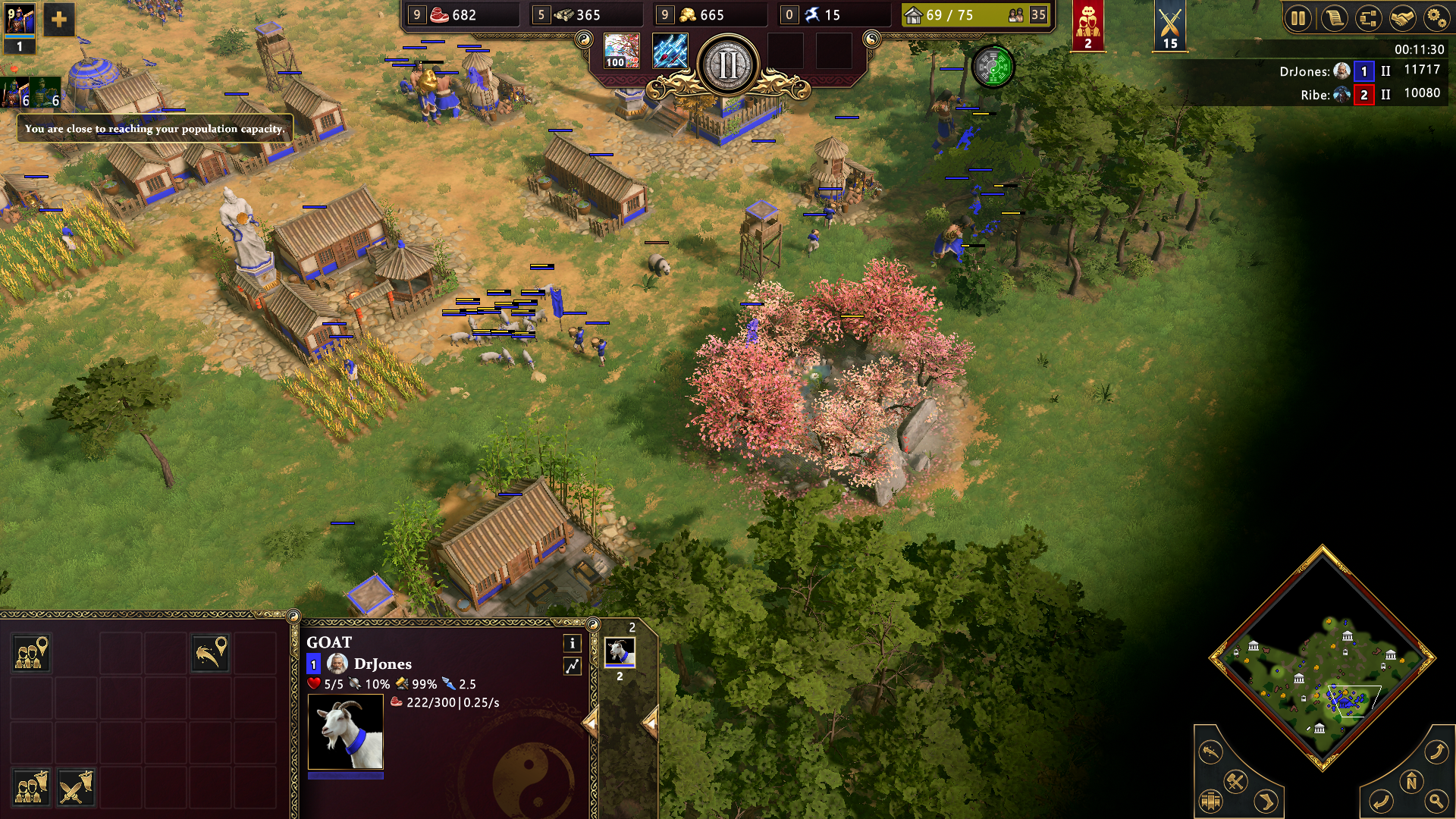This screenshot has width=1456, height=819.
Task: Click the hammer and sword minimap filter
Action: [x=1235, y=781]
